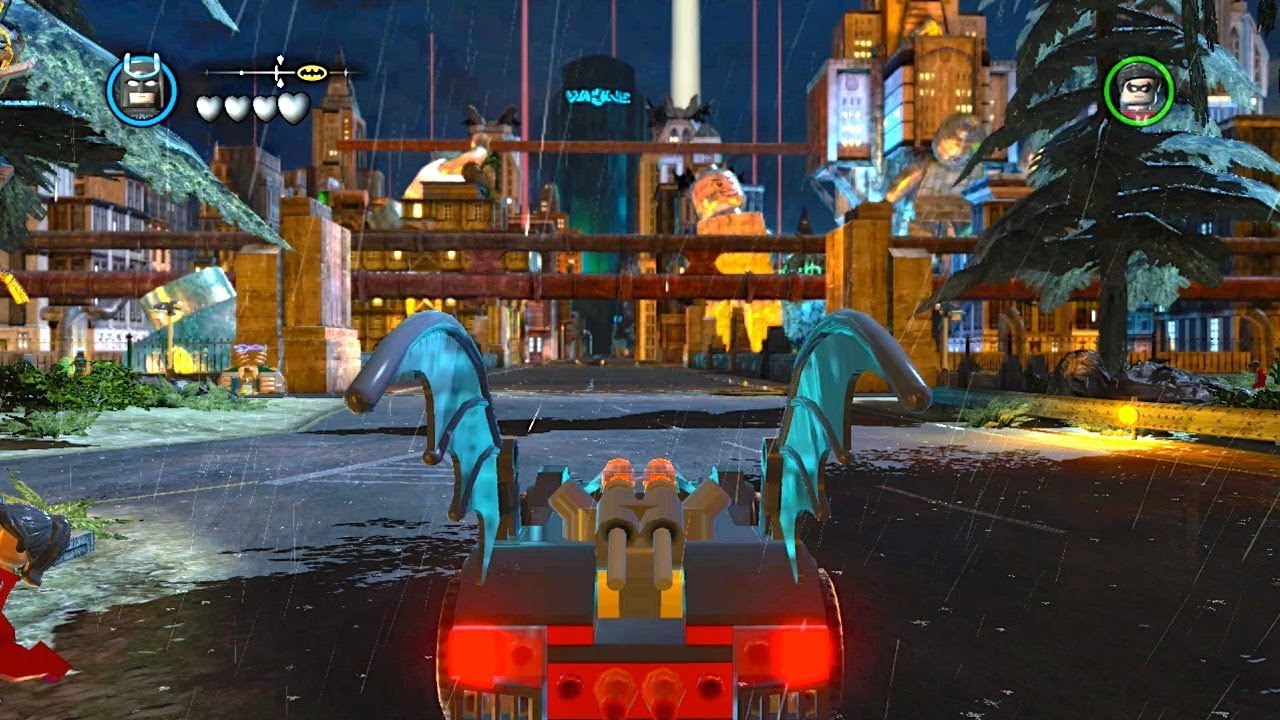Click the yellow Batman logo on the stud meter
1280x720 pixels.
pos(311,71)
